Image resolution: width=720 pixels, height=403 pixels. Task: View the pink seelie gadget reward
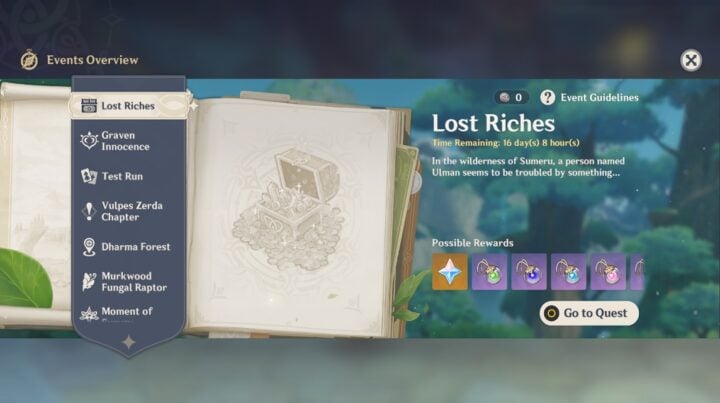tap(608, 272)
